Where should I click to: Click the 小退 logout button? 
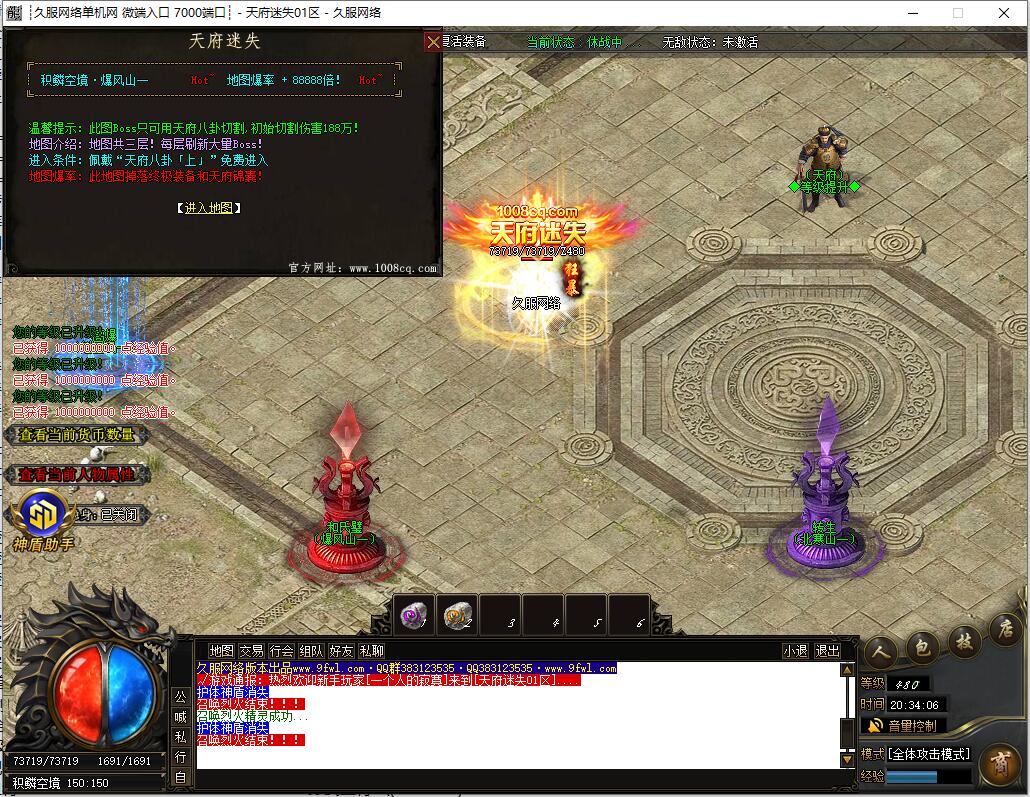click(x=796, y=650)
